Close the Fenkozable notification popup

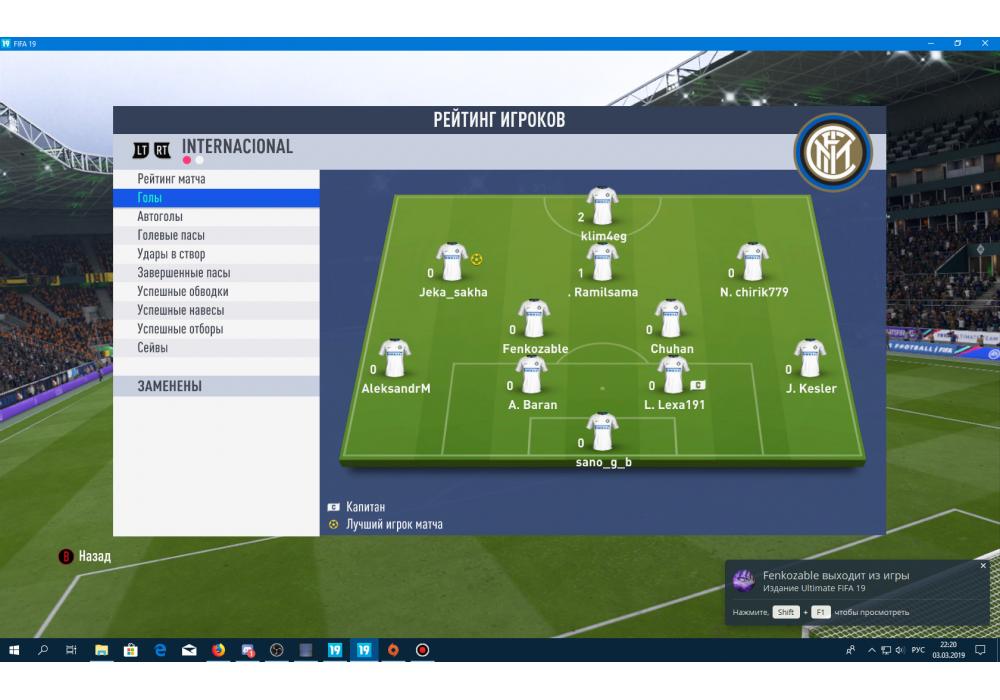click(983, 566)
